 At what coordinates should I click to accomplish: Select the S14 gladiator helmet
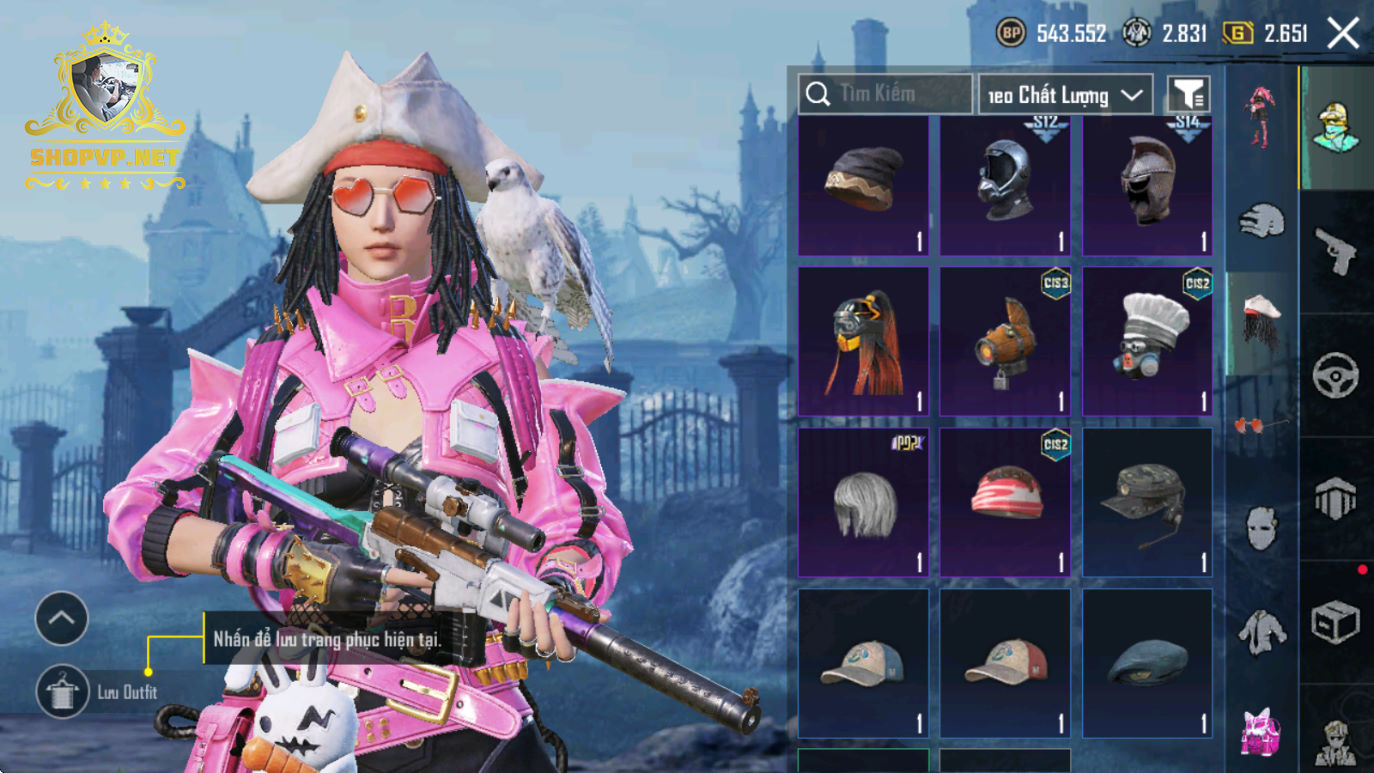point(1147,185)
